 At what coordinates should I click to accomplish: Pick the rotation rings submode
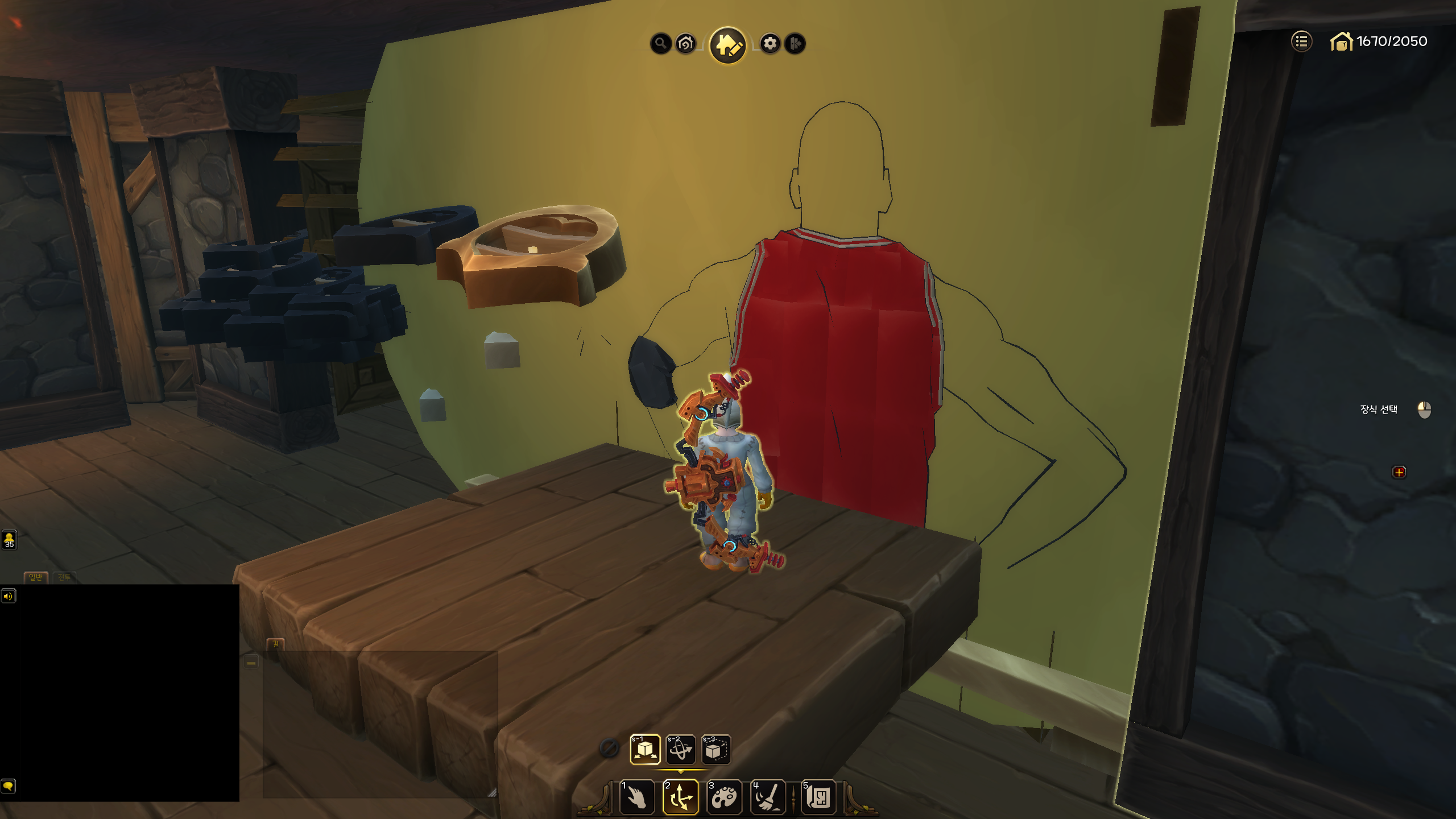680,749
